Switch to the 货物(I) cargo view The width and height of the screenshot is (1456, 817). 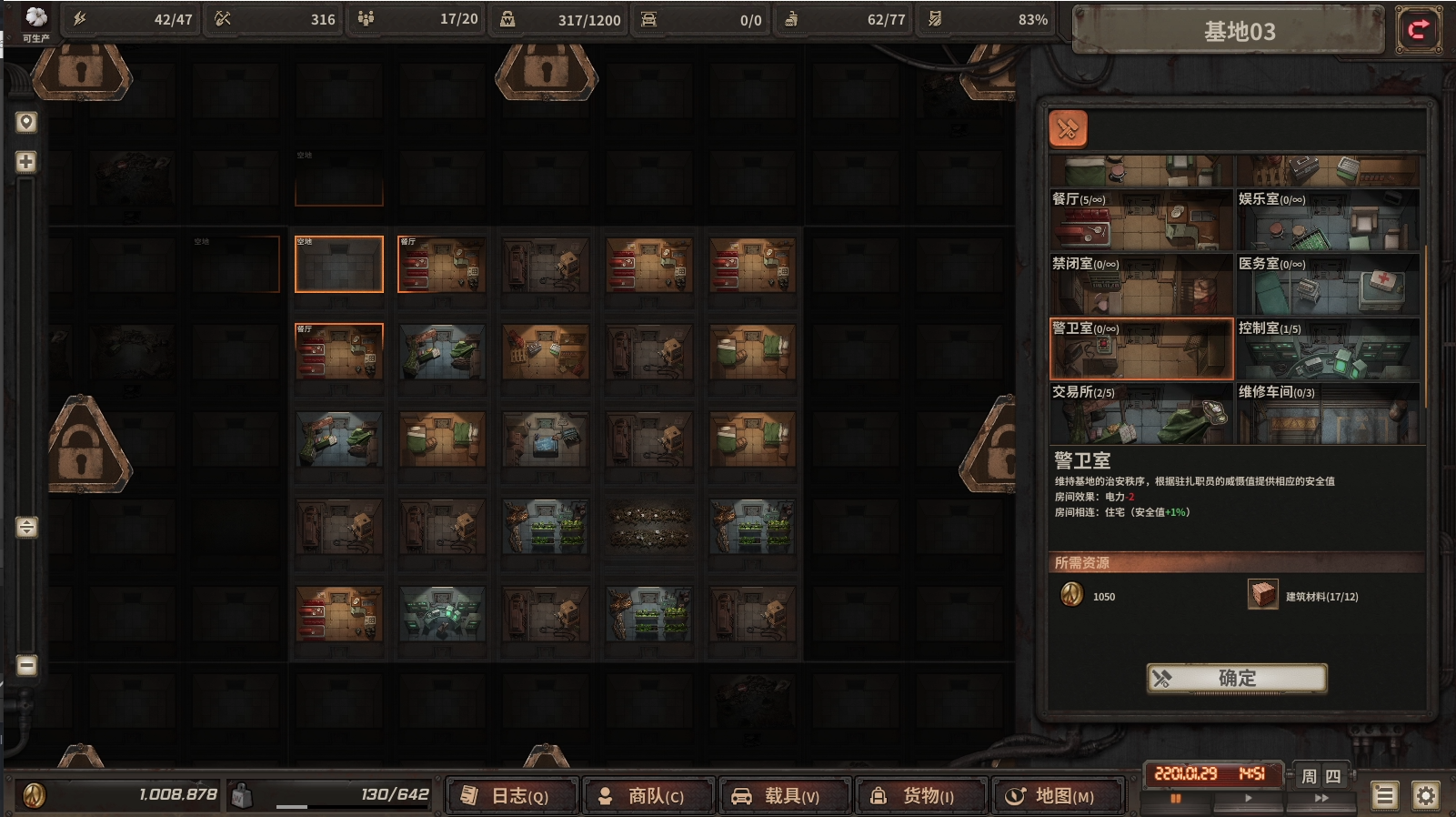(921, 793)
